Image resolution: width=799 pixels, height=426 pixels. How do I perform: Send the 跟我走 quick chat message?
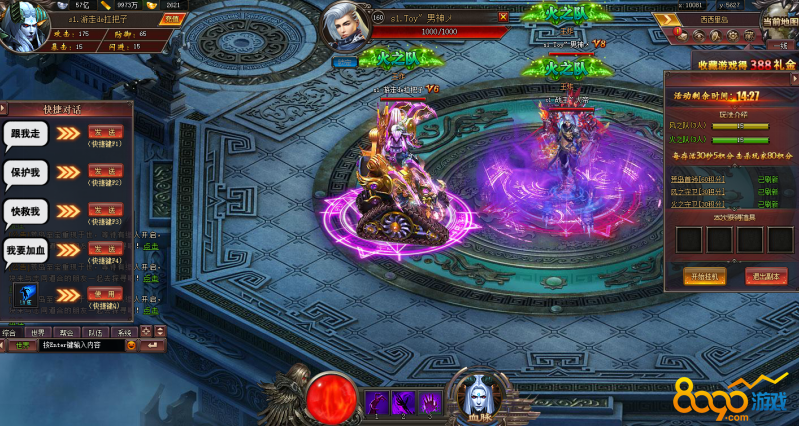105,131
